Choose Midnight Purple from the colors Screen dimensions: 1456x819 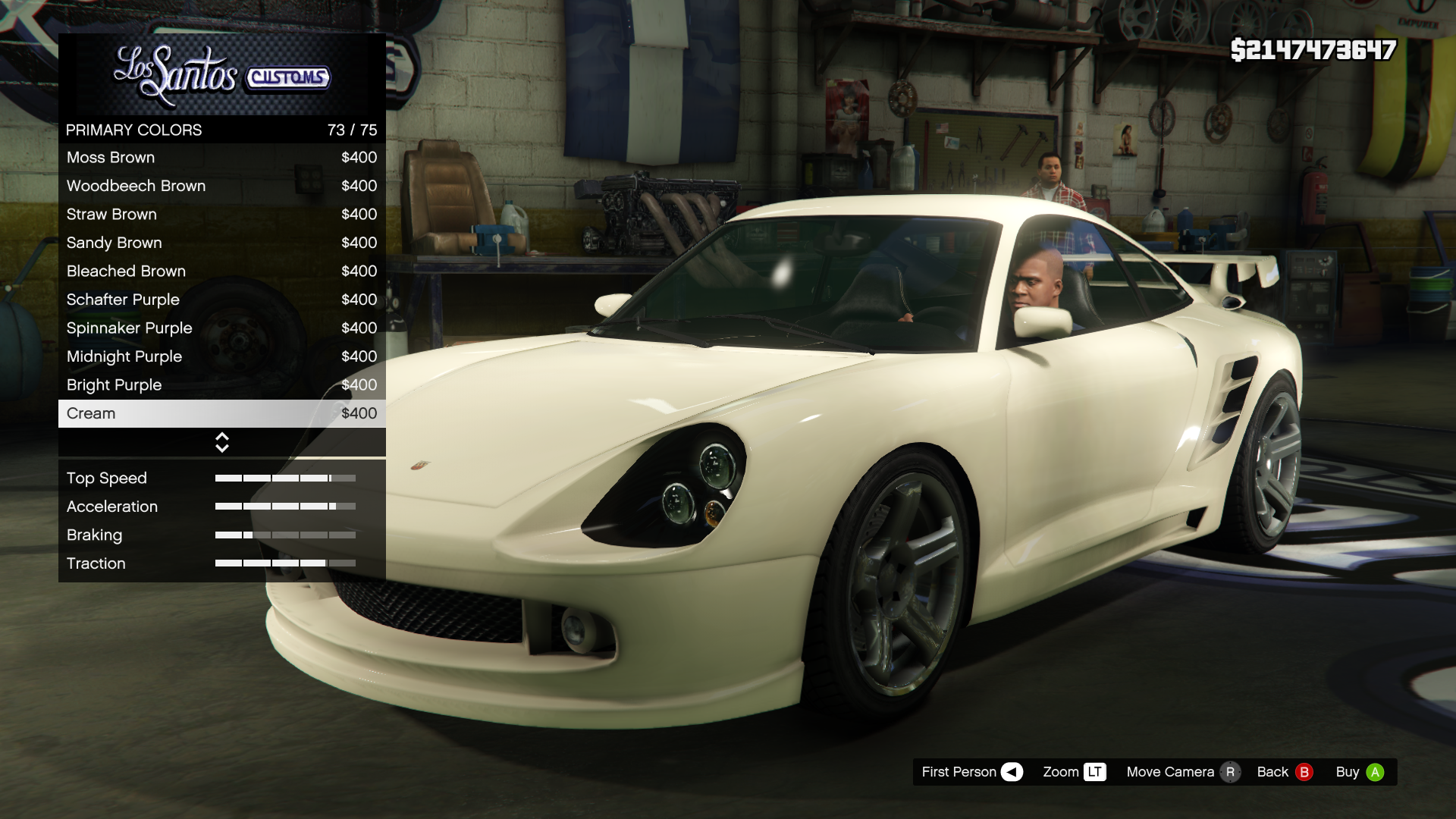click(221, 356)
